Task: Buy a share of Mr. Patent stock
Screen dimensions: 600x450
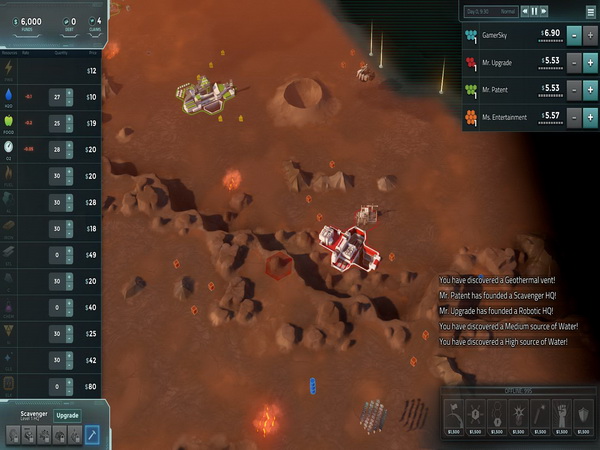Action: click(589, 90)
